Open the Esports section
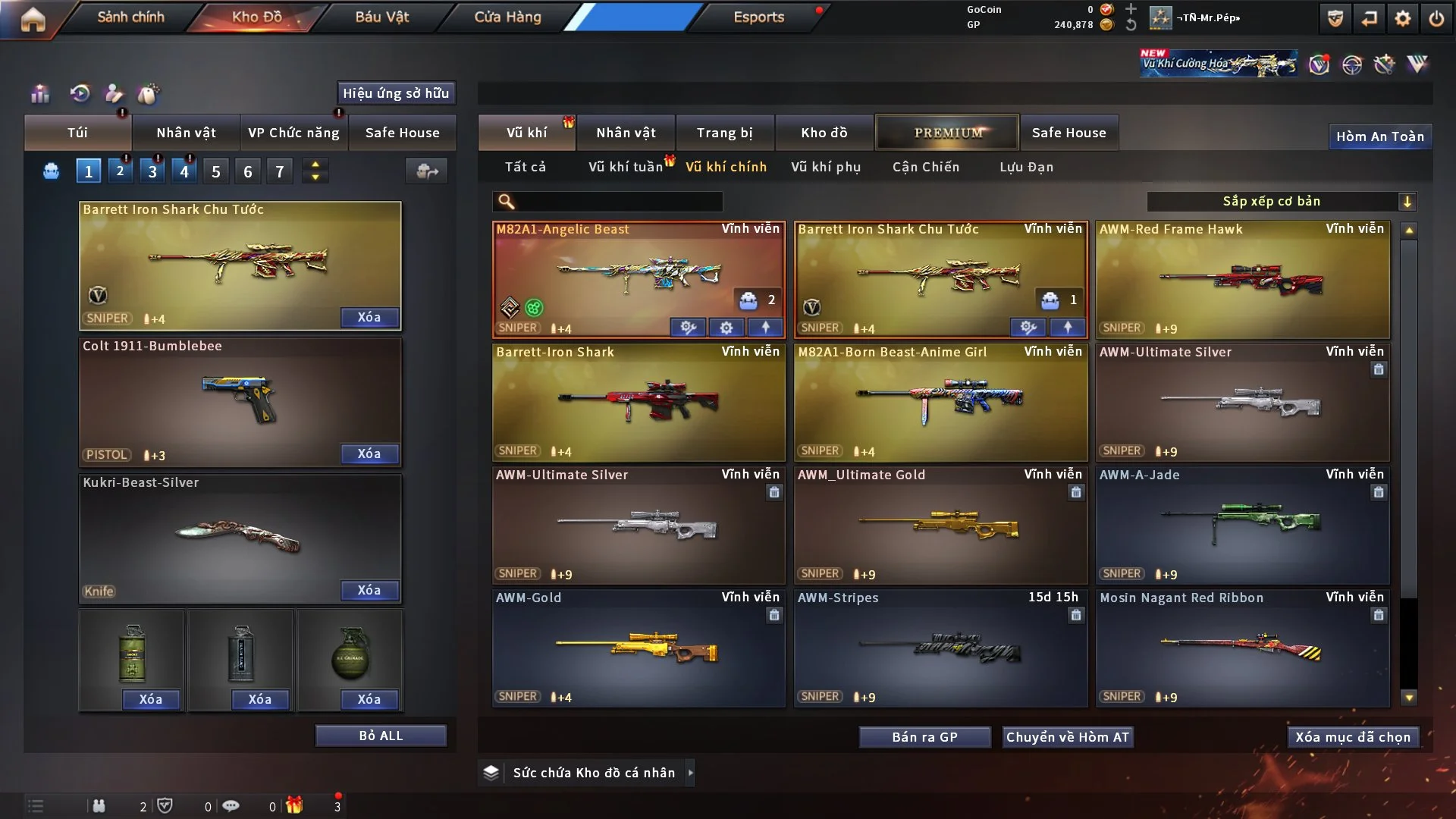This screenshot has height=819, width=1456. (758, 17)
